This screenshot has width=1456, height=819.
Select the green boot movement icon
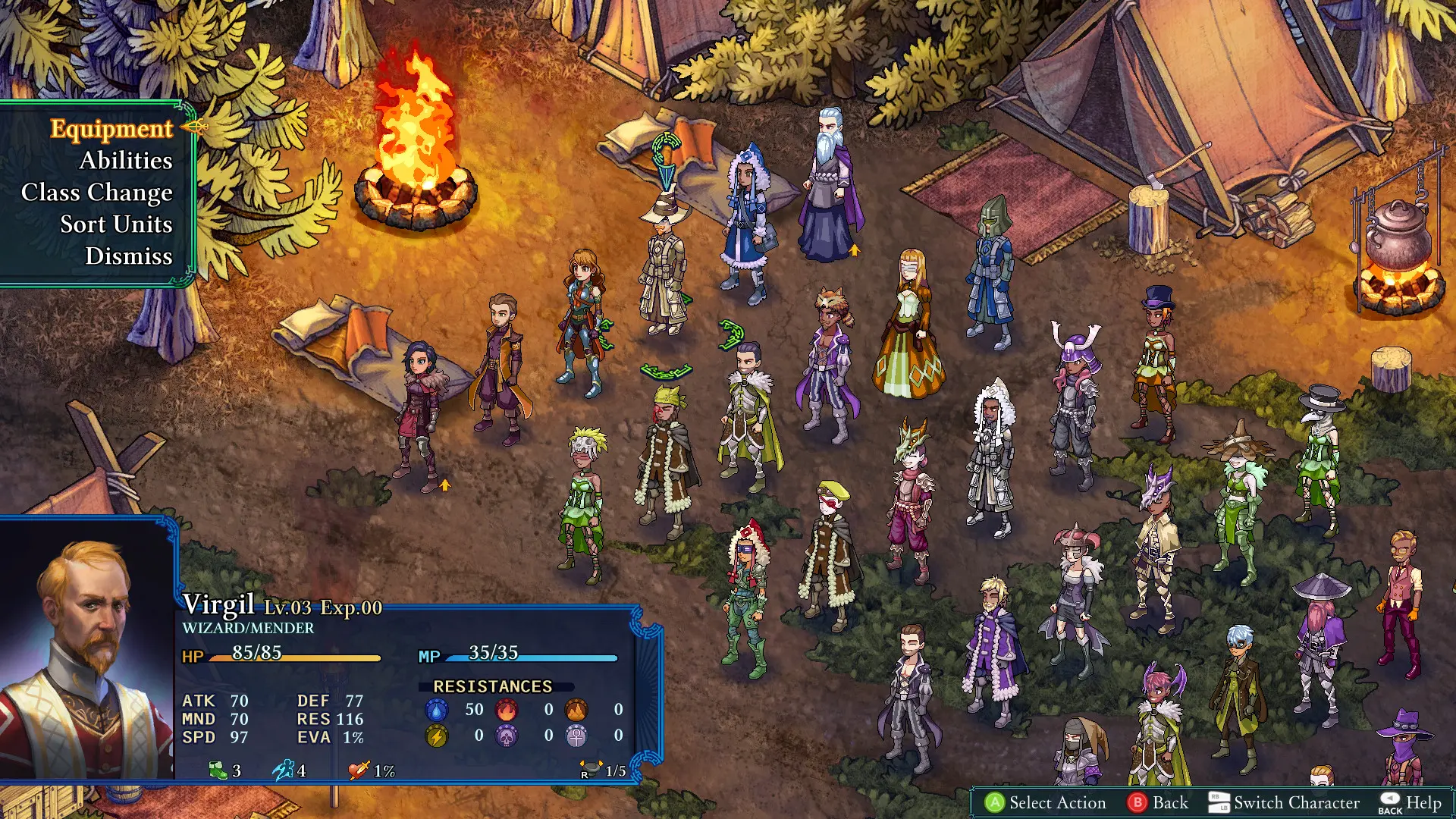219,770
